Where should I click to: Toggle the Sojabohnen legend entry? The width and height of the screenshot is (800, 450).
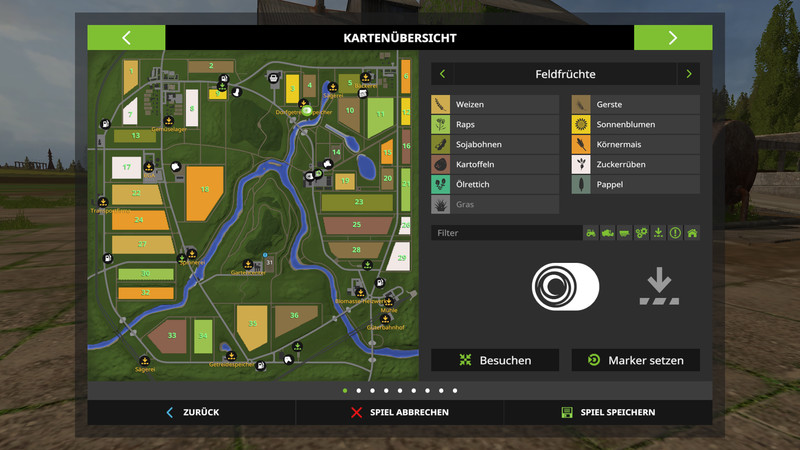tap(494, 144)
